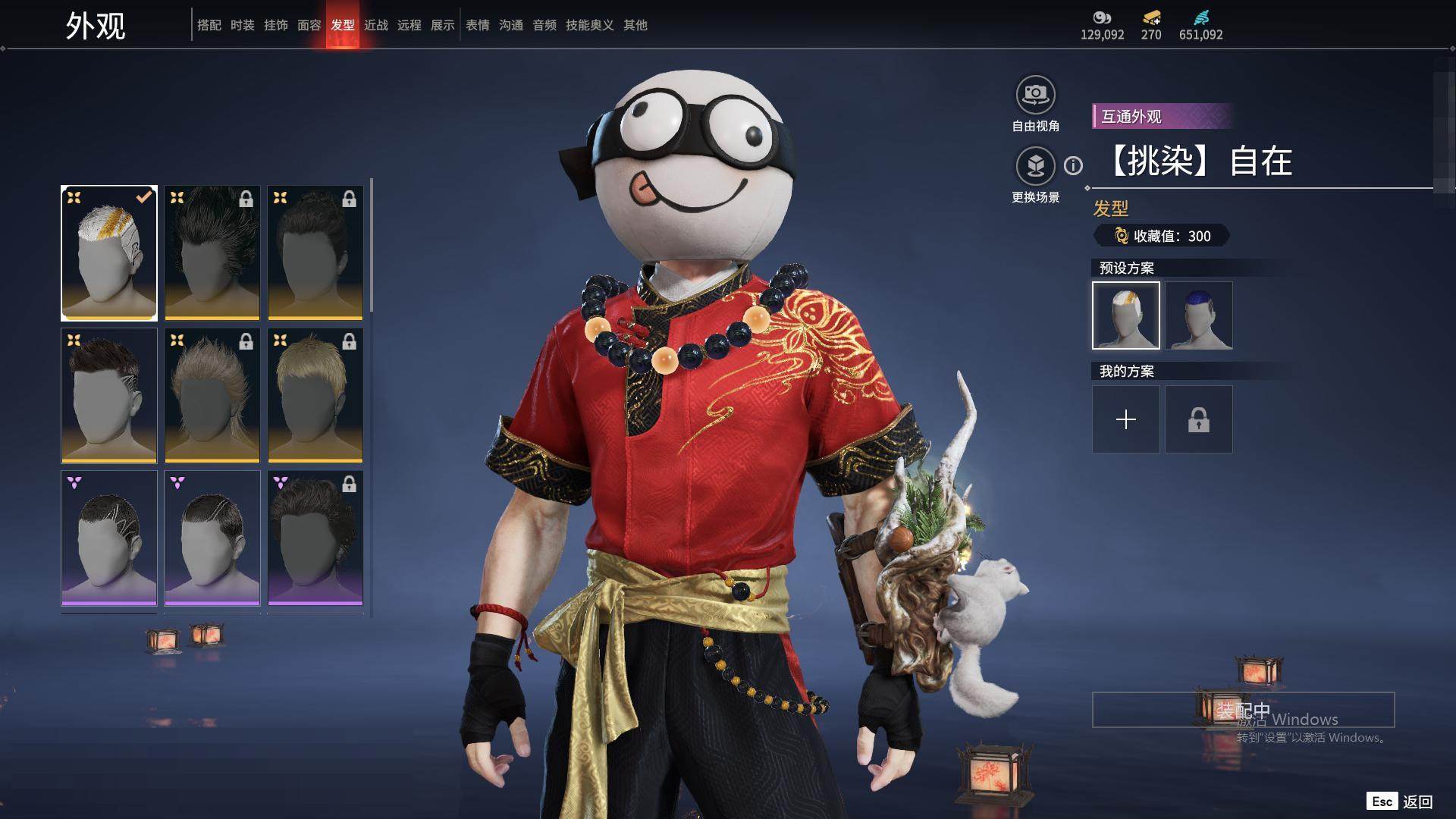Choose the blue hair preset scheme
This screenshot has height=819, width=1456.
(1199, 315)
